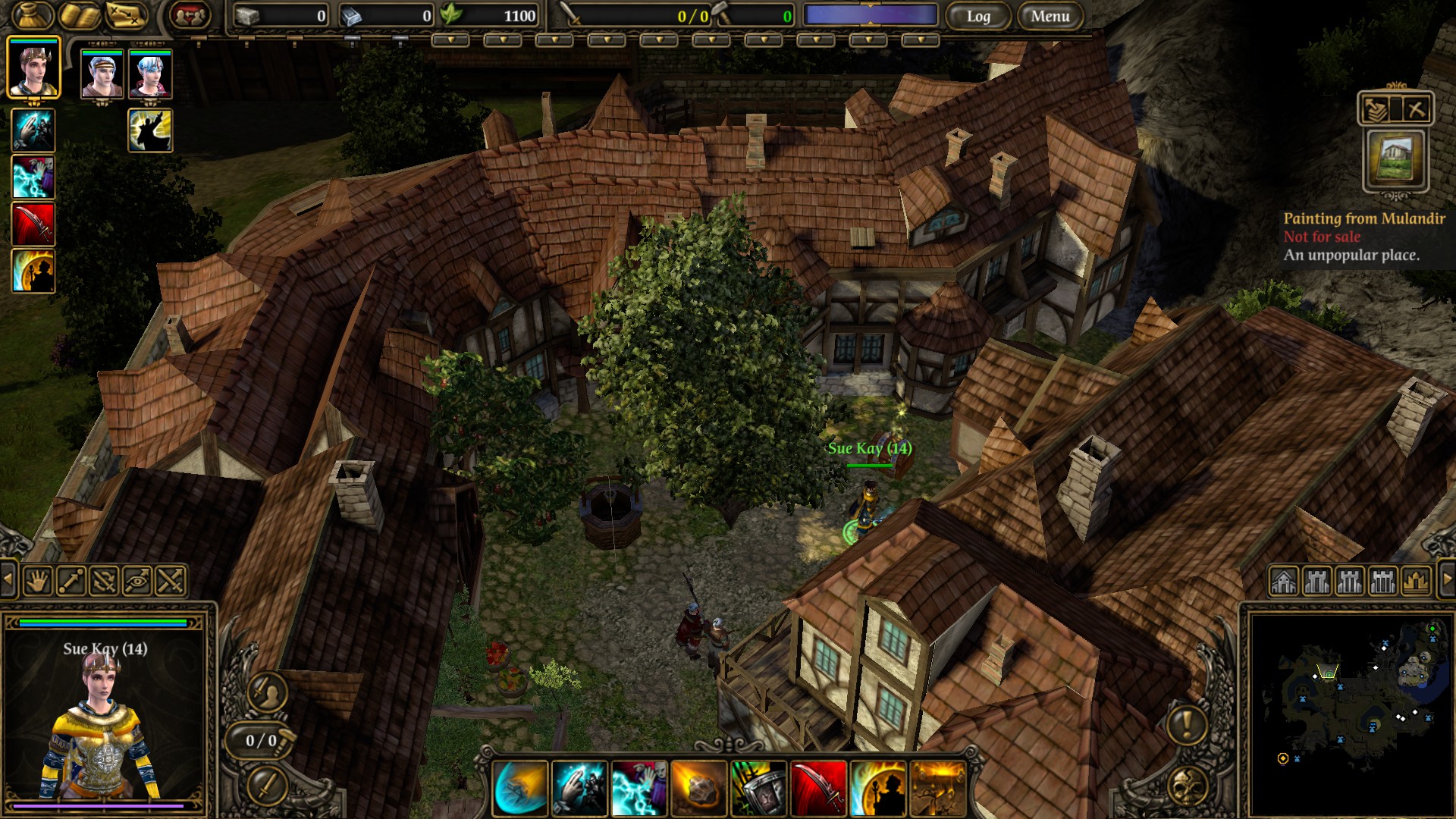Select the Painting from Mulandir item
Viewport: 1456px width, 819px height.
pyautogui.click(x=1395, y=159)
